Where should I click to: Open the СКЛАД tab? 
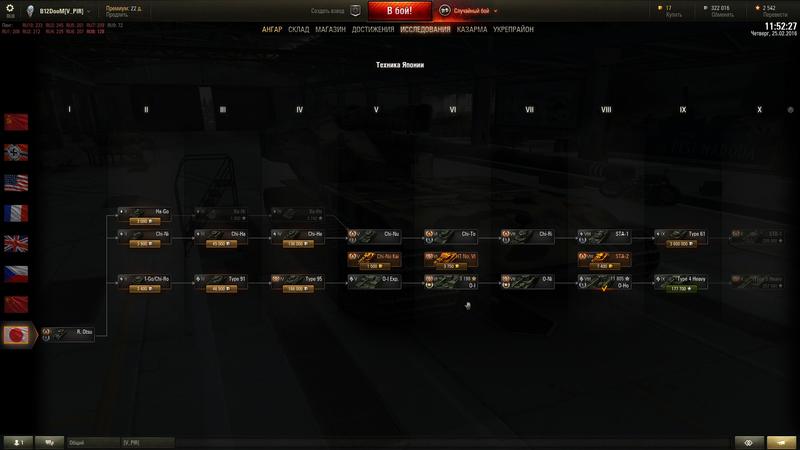click(x=299, y=30)
